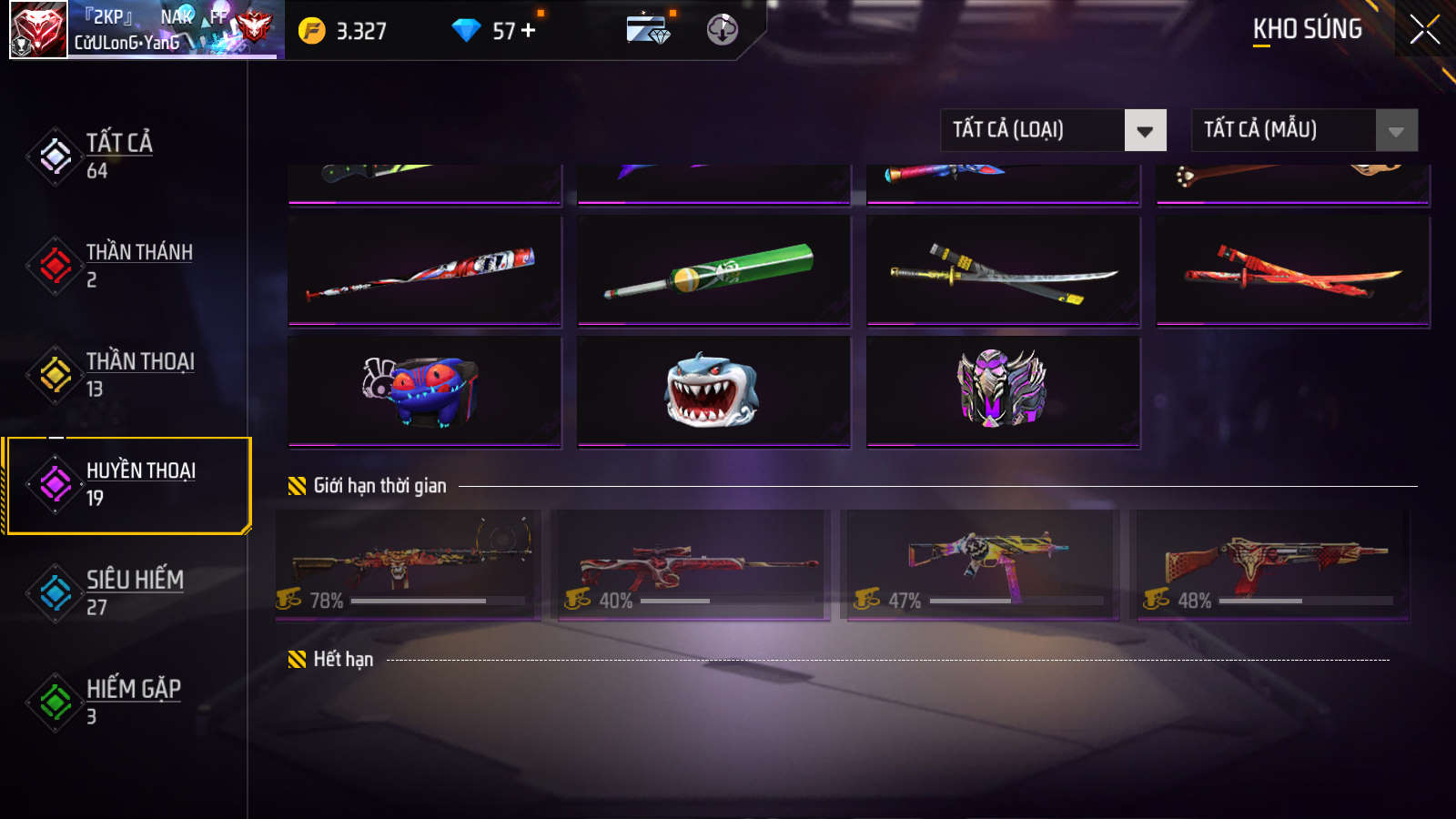Select the blue frog monster loot box
The height and width of the screenshot is (819, 1456).
click(x=424, y=391)
